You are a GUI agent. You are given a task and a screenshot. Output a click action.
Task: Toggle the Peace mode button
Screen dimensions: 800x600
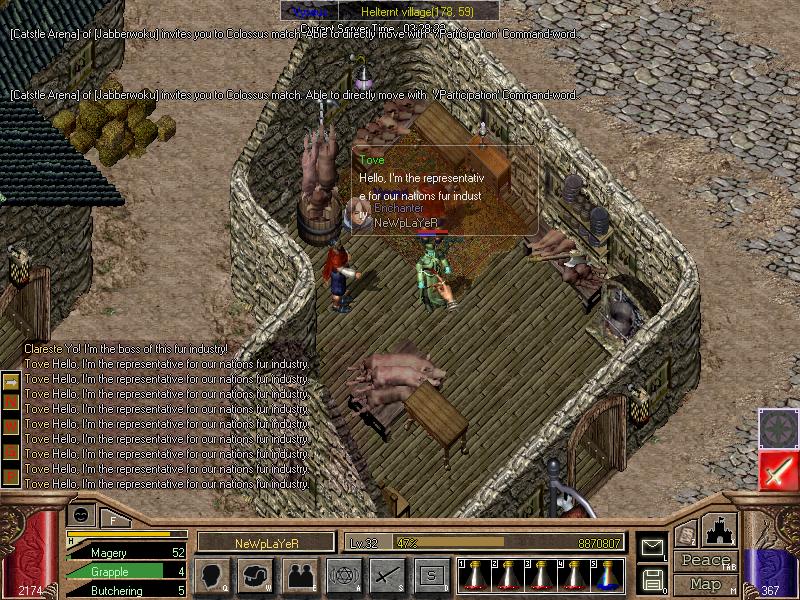(x=705, y=561)
